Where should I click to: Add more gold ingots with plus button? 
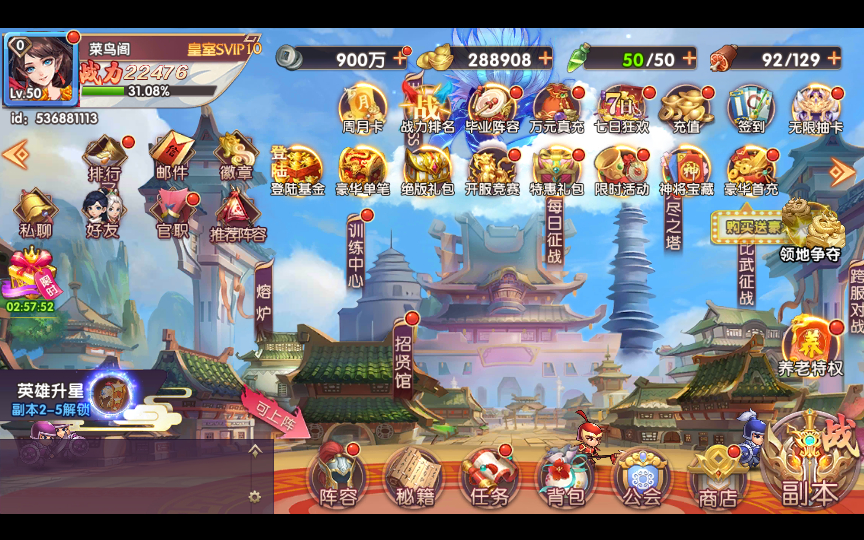545,58
